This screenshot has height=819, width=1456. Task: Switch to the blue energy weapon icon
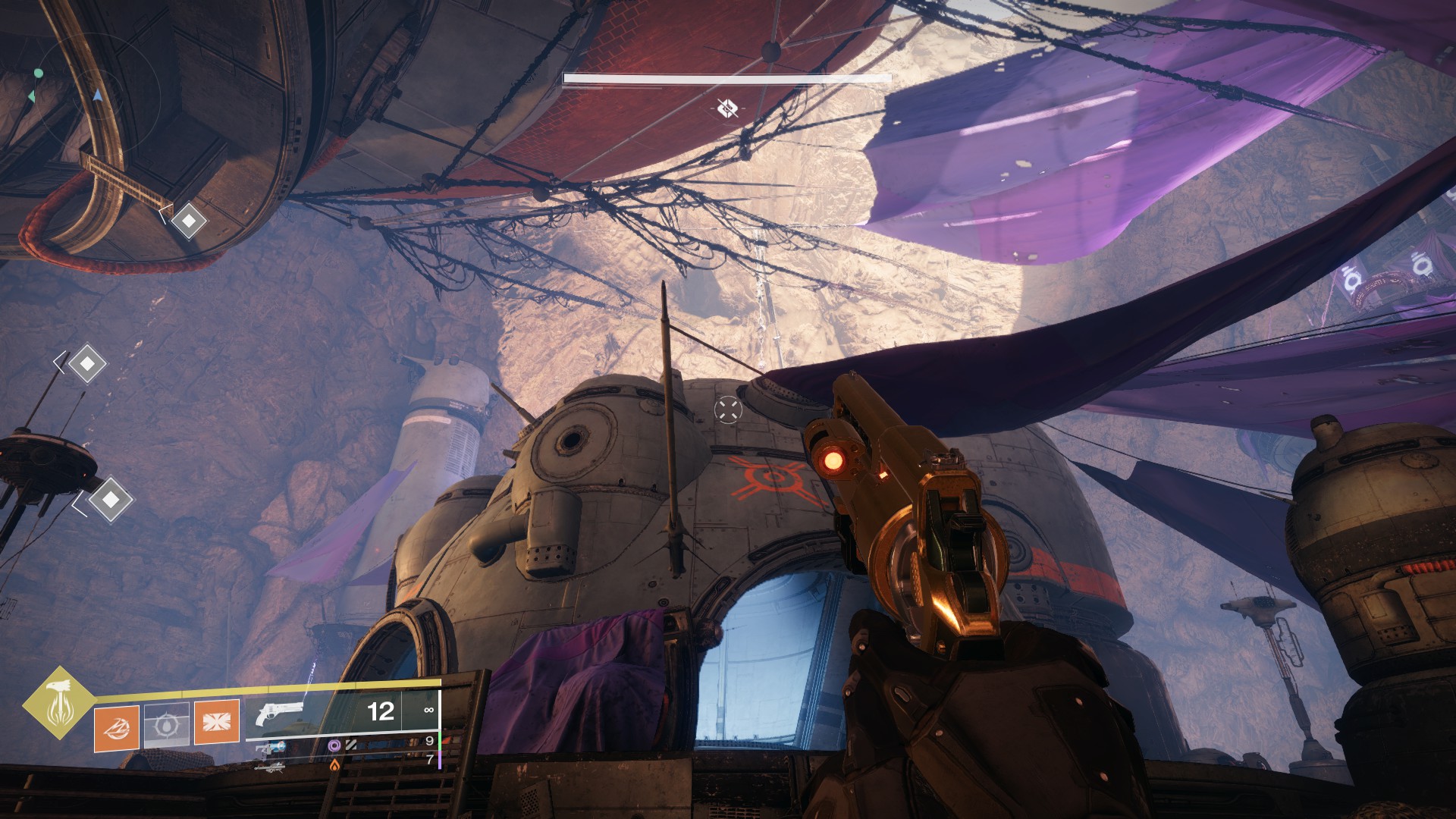click(270, 748)
